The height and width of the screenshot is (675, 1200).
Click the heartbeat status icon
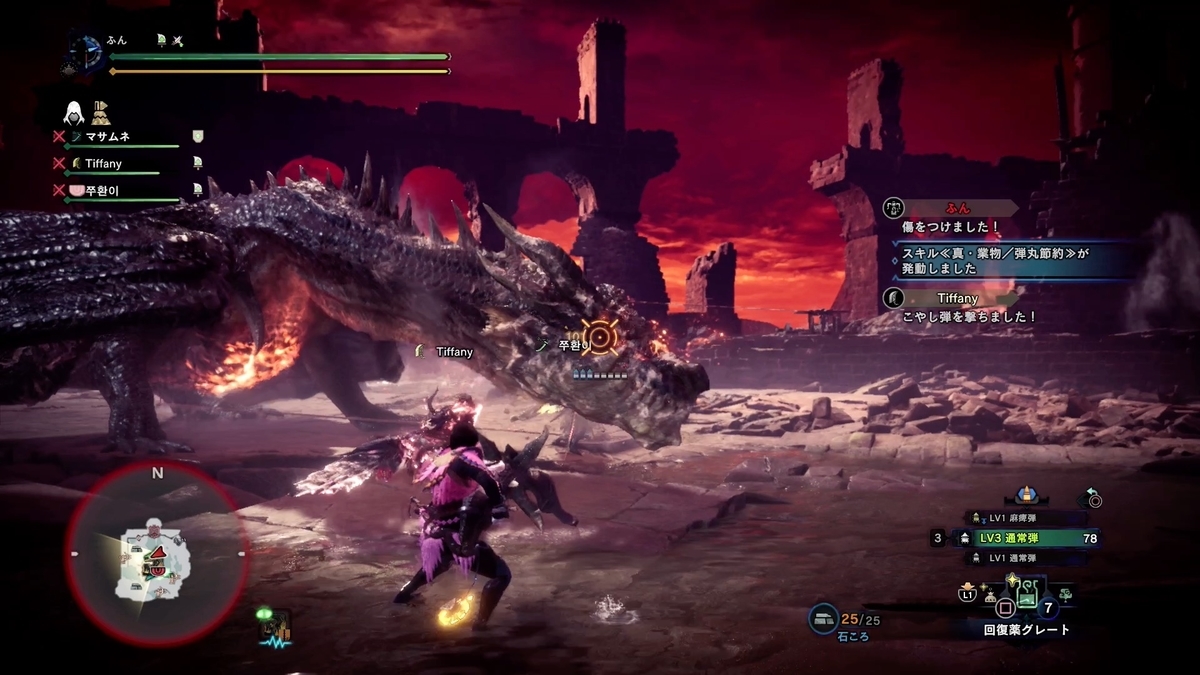(273, 630)
